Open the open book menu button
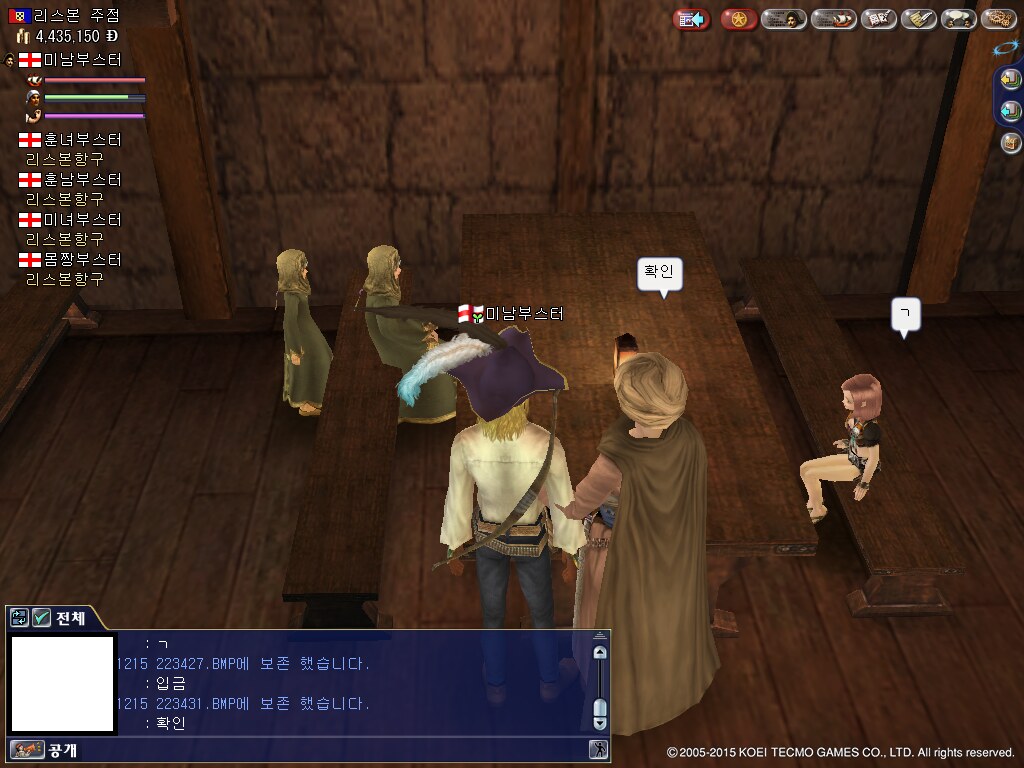 pyautogui.click(x=879, y=19)
